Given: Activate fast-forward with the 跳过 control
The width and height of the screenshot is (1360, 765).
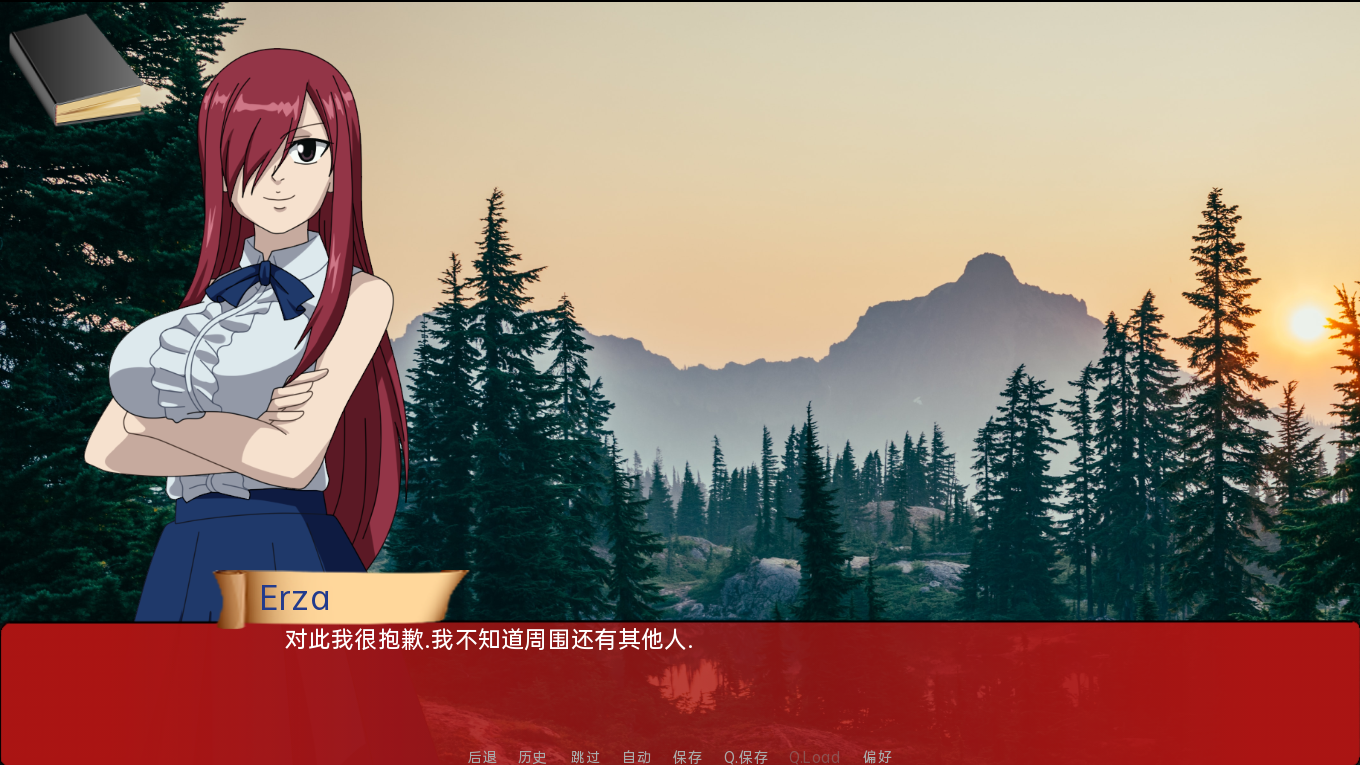Looking at the screenshot, I should (584, 757).
